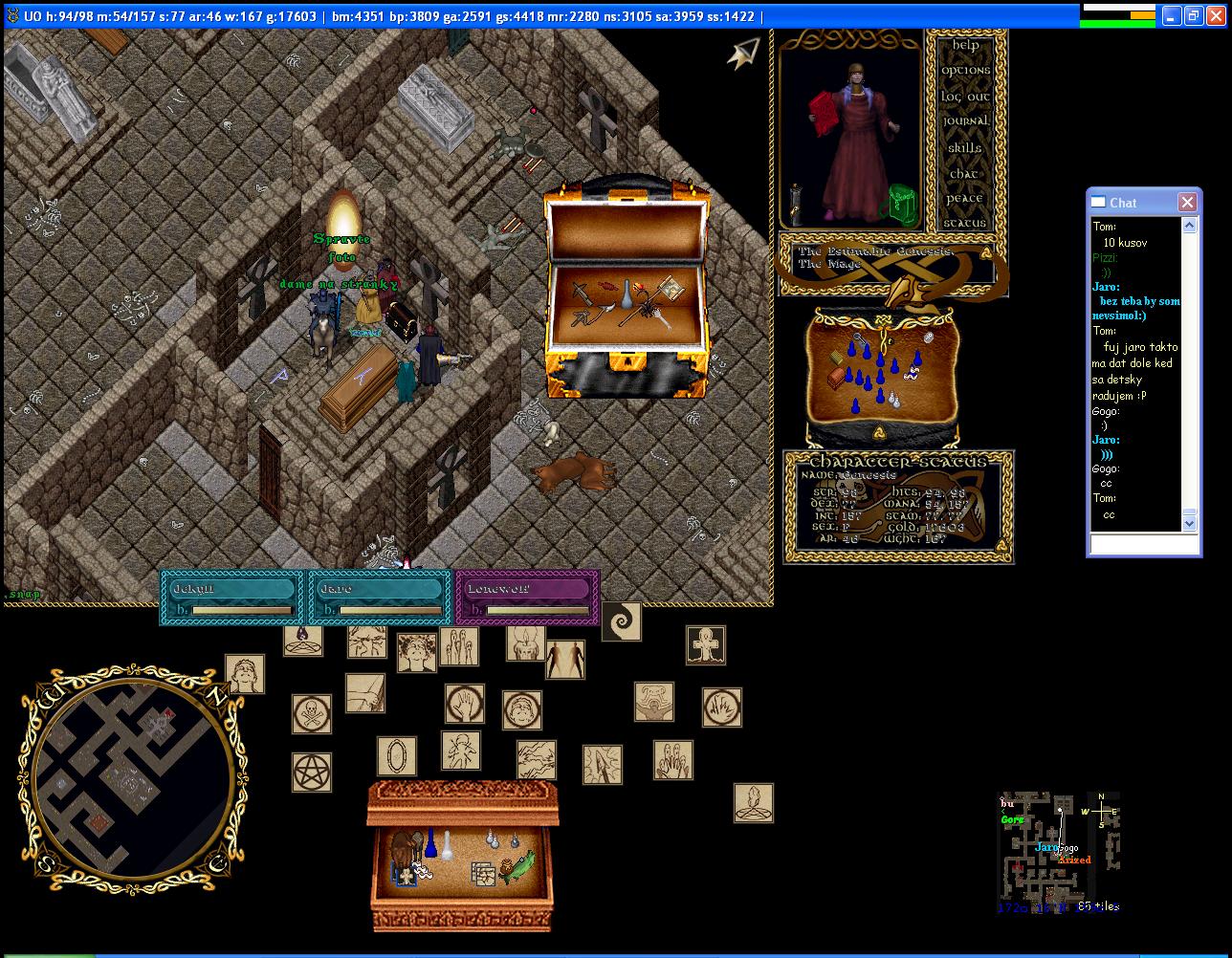Open the help menu on the paperdoll

965,45
